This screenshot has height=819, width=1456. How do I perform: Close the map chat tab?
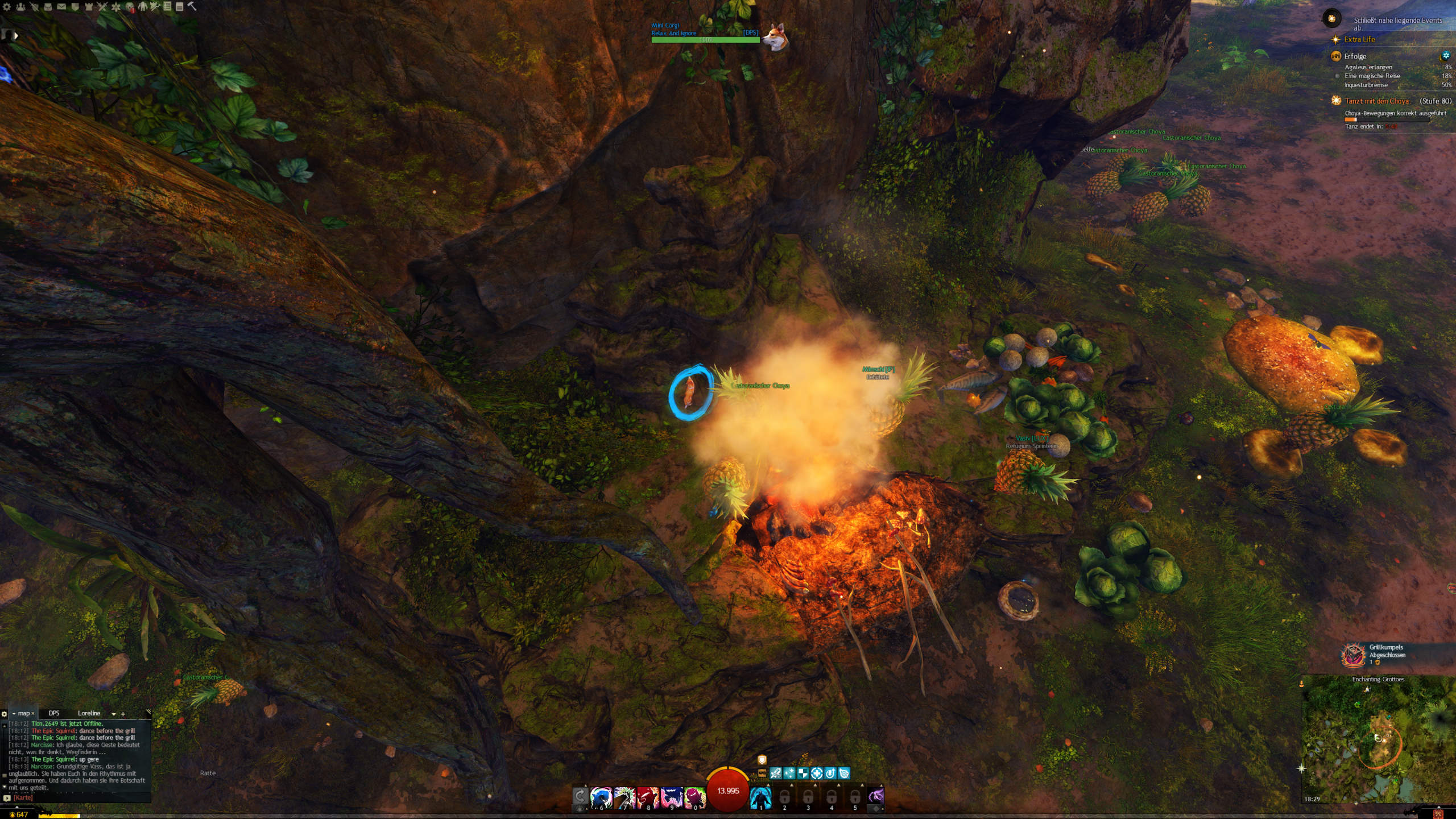(x=33, y=713)
